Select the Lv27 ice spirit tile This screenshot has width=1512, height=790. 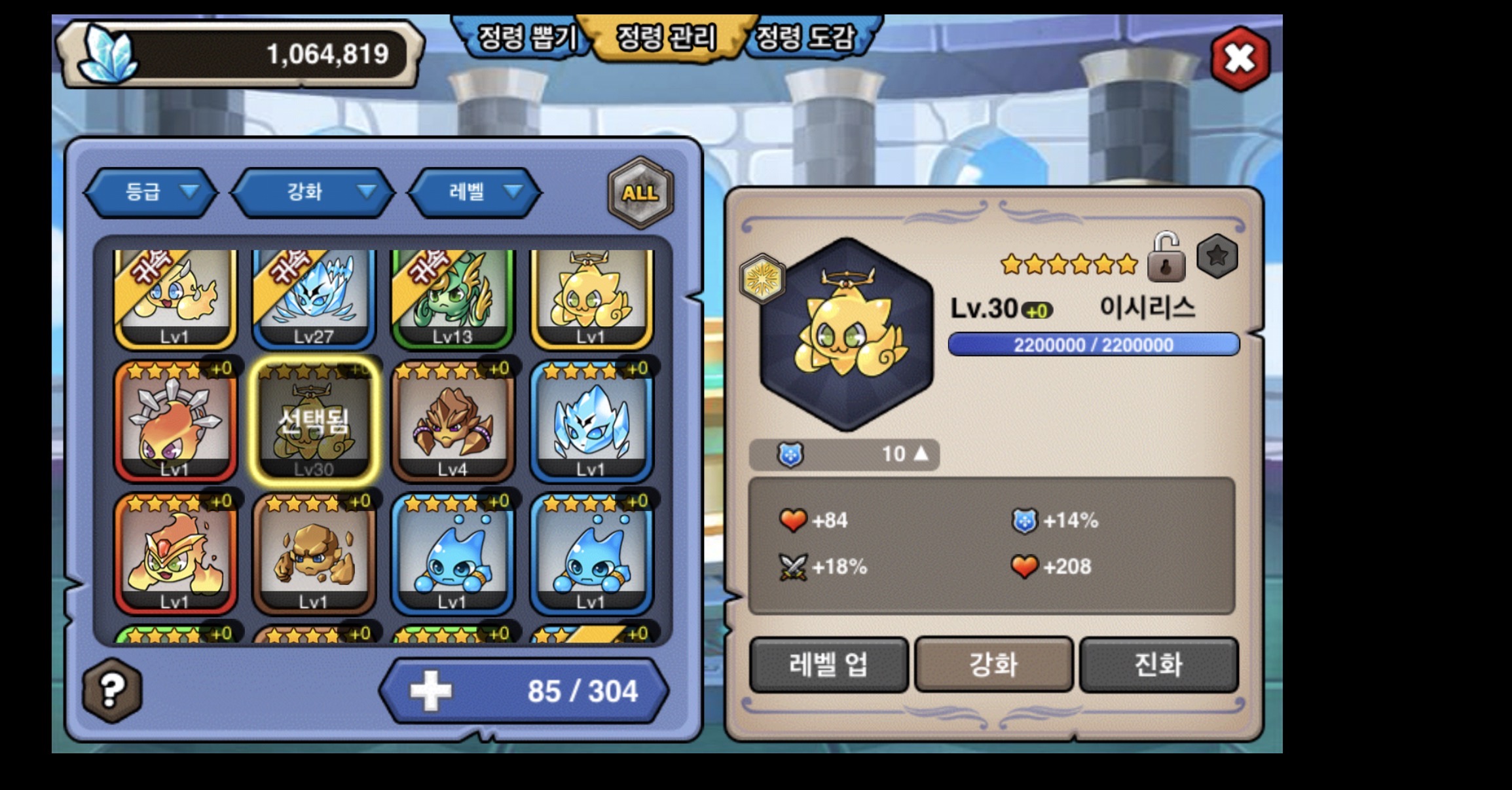(314, 298)
